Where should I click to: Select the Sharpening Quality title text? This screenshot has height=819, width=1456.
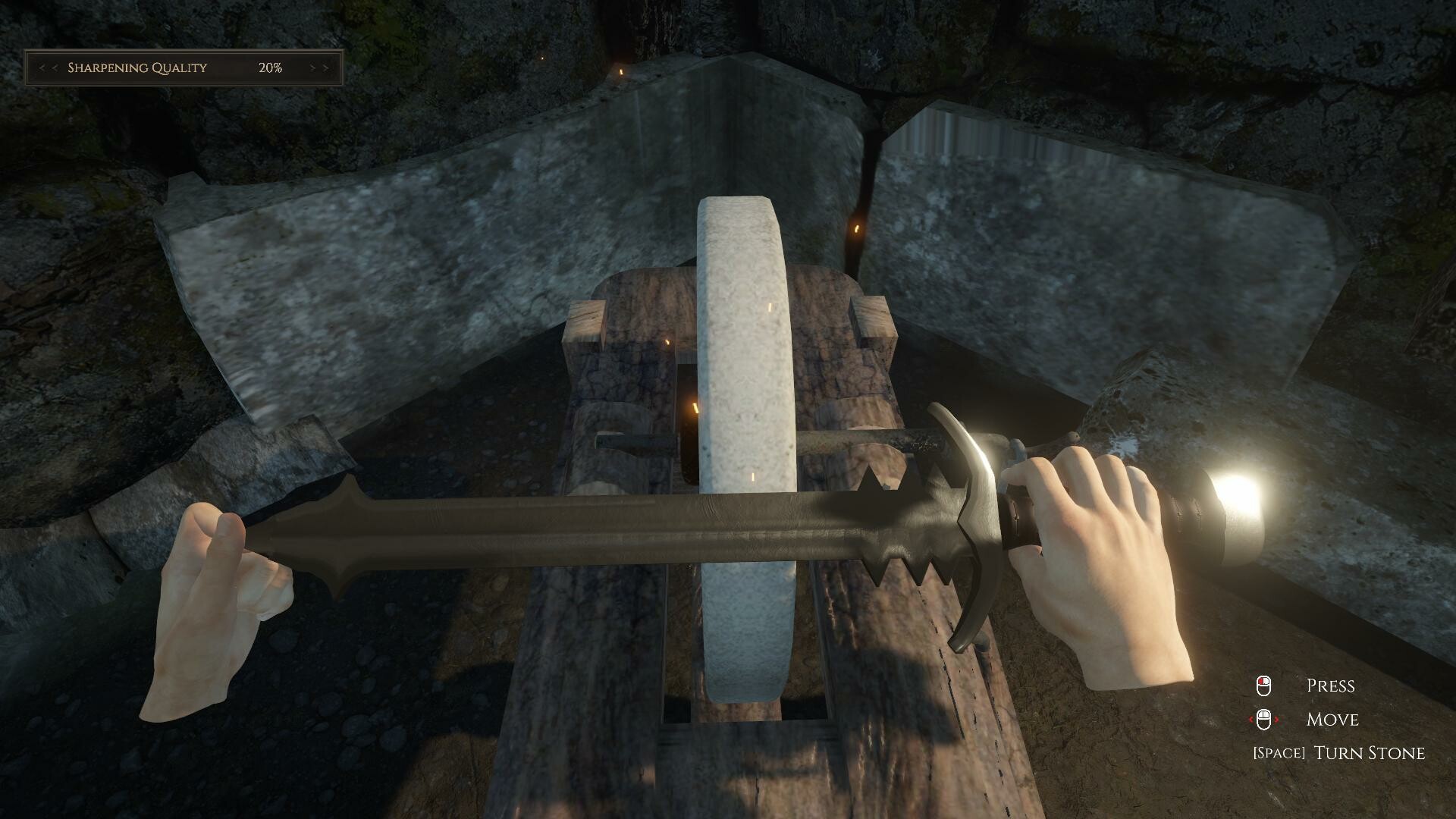136,67
